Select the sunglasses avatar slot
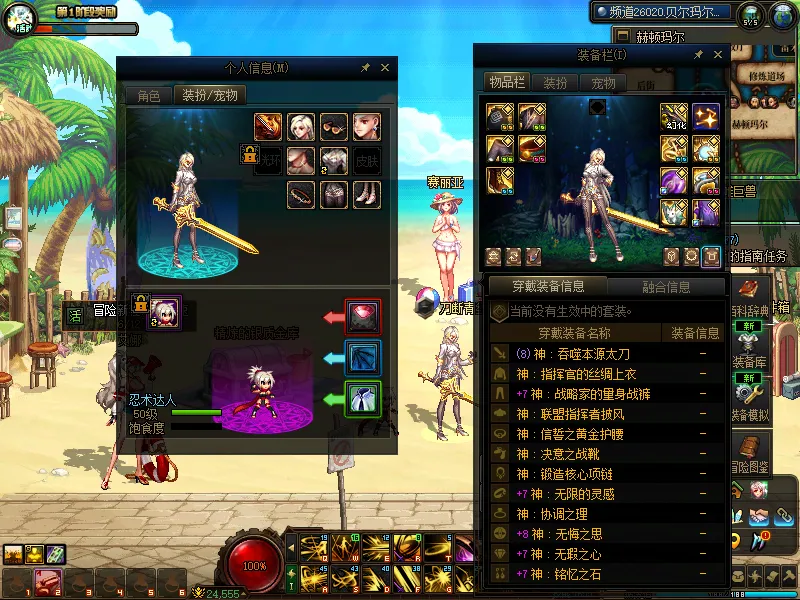Viewport: 800px width, 600px height. (x=334, y=127)
